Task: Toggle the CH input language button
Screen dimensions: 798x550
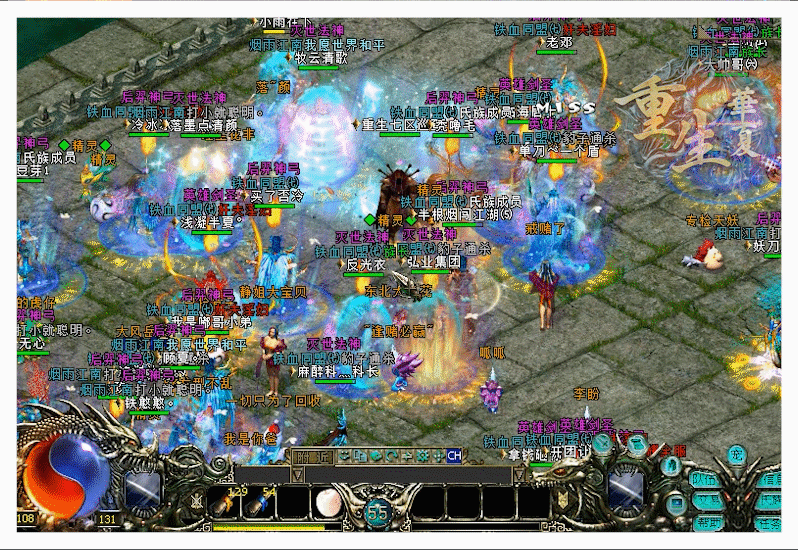Action: point(454,456)
